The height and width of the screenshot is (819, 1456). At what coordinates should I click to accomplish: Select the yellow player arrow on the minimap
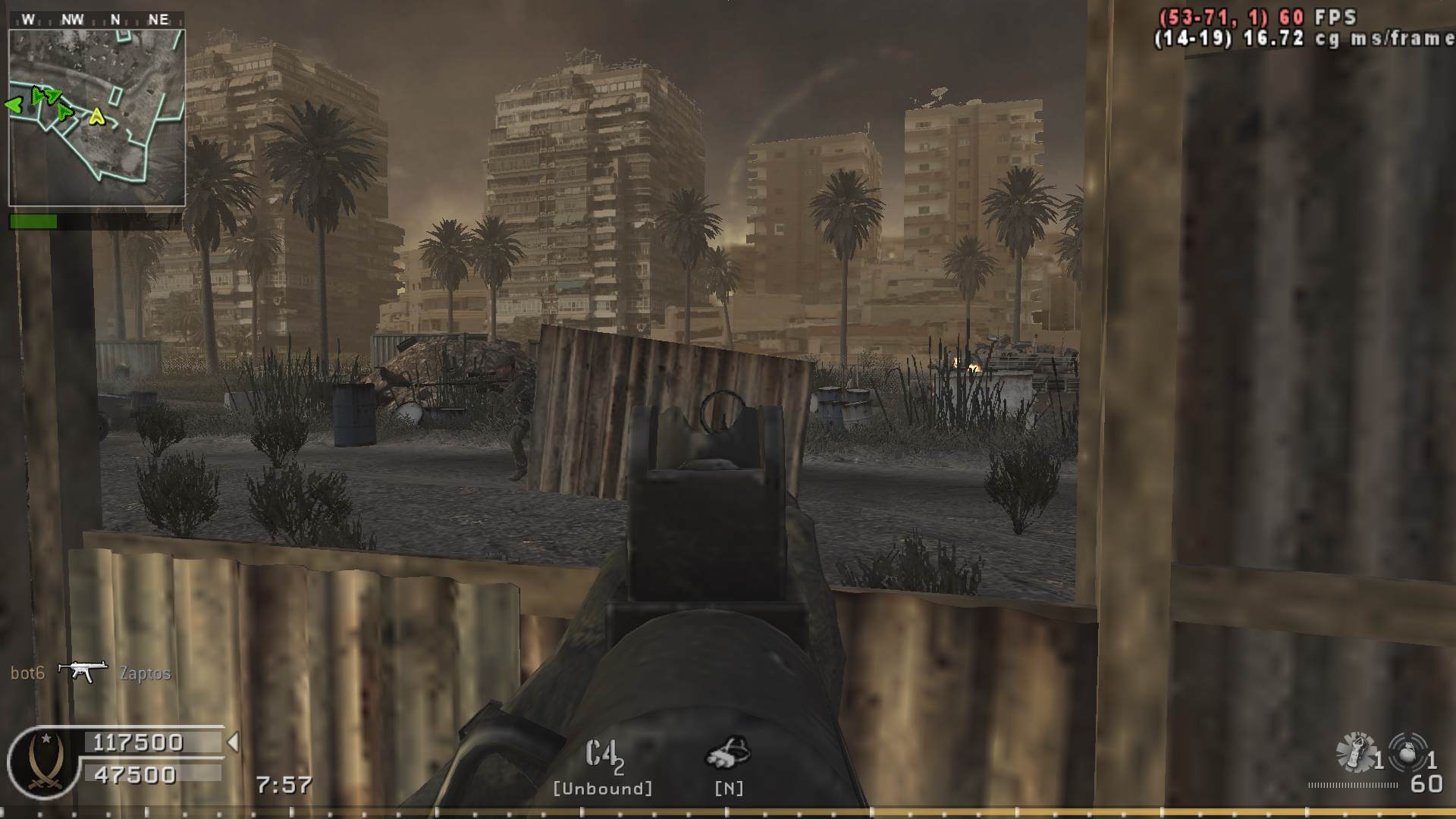(x=96, y=116)
